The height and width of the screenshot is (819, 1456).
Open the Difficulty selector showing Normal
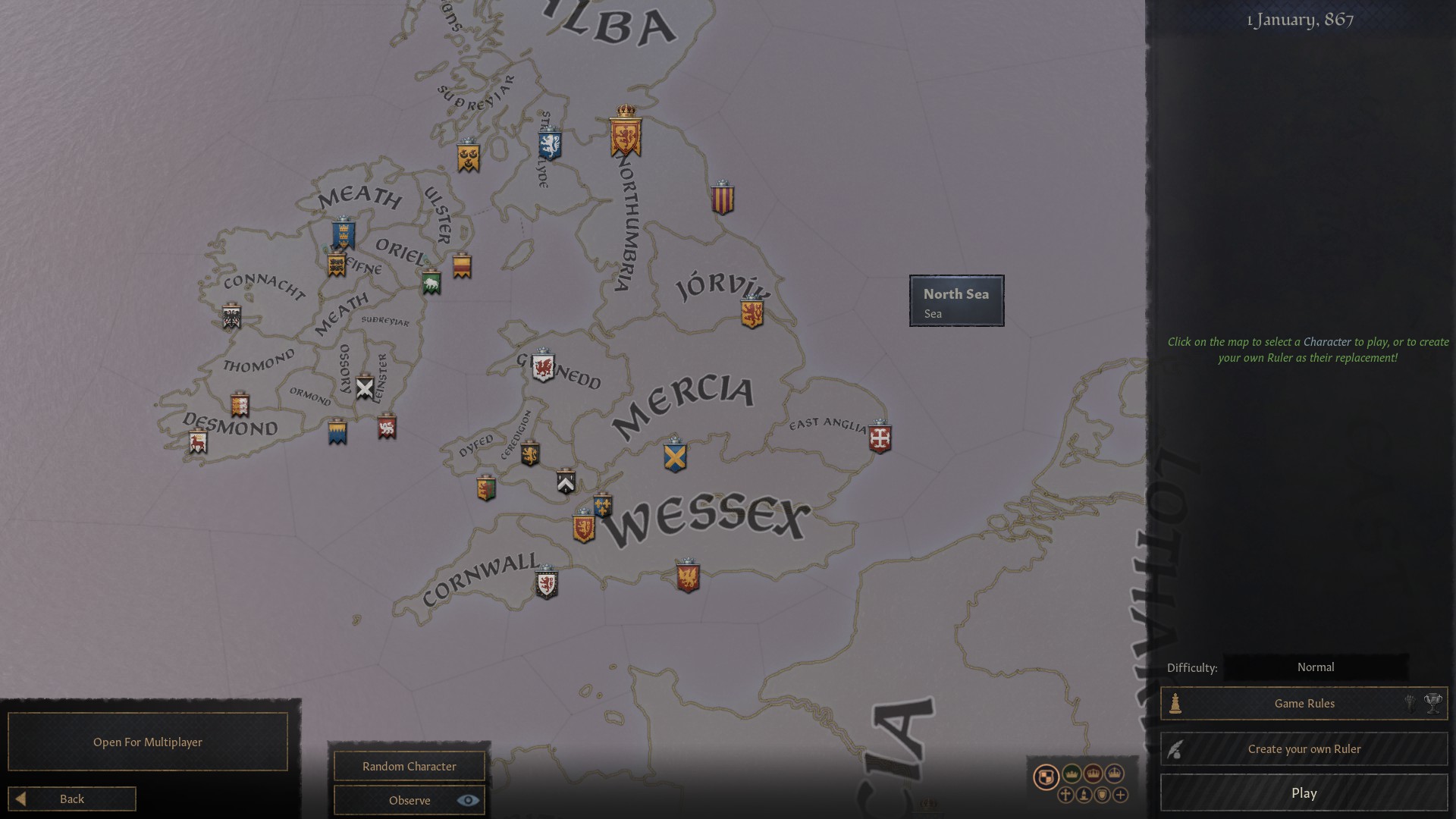1317,667
